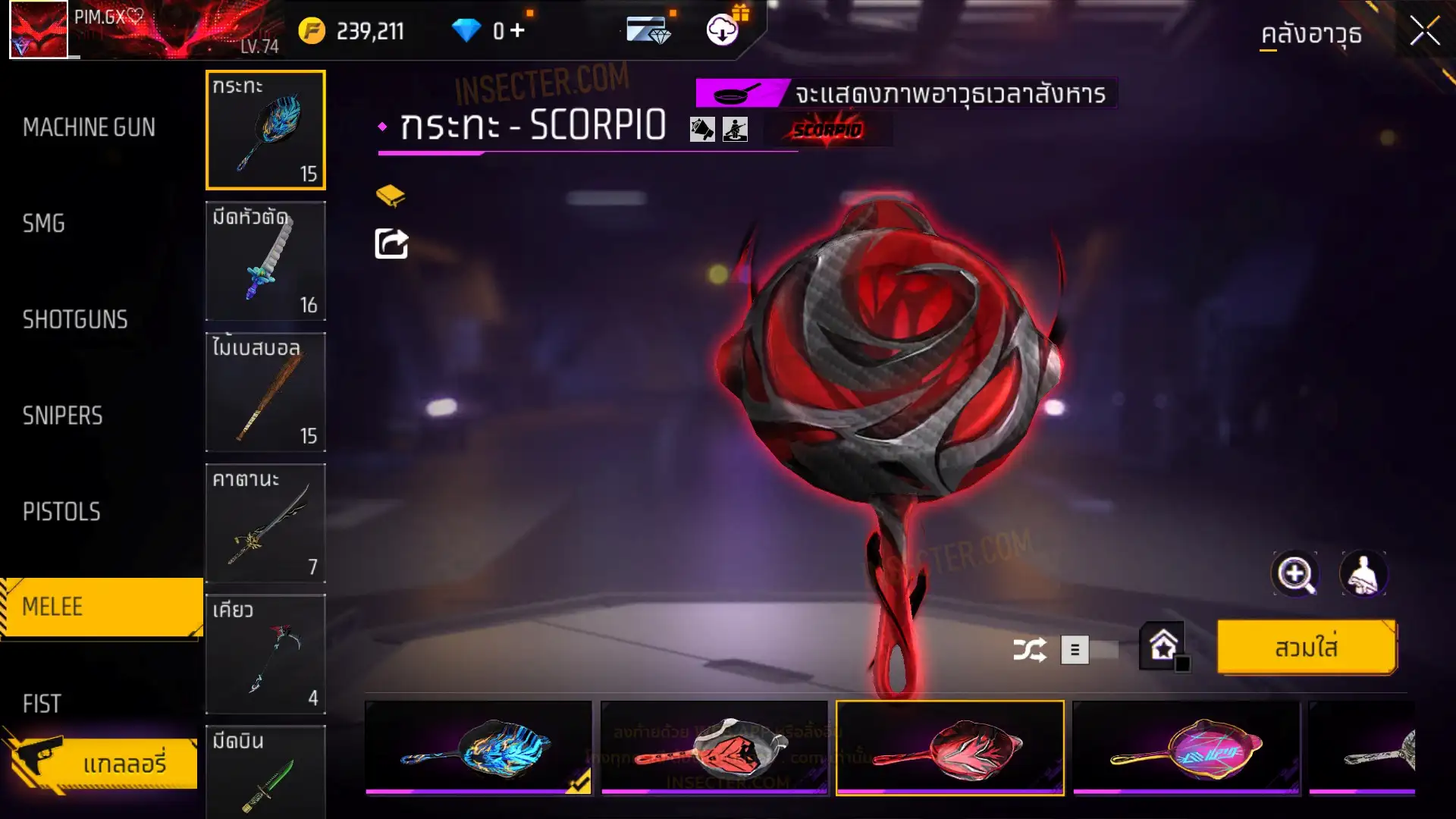Toggle the shuffle skins icon
The width and height of the screenshot is (1456, 819).
pos(1029,650)
